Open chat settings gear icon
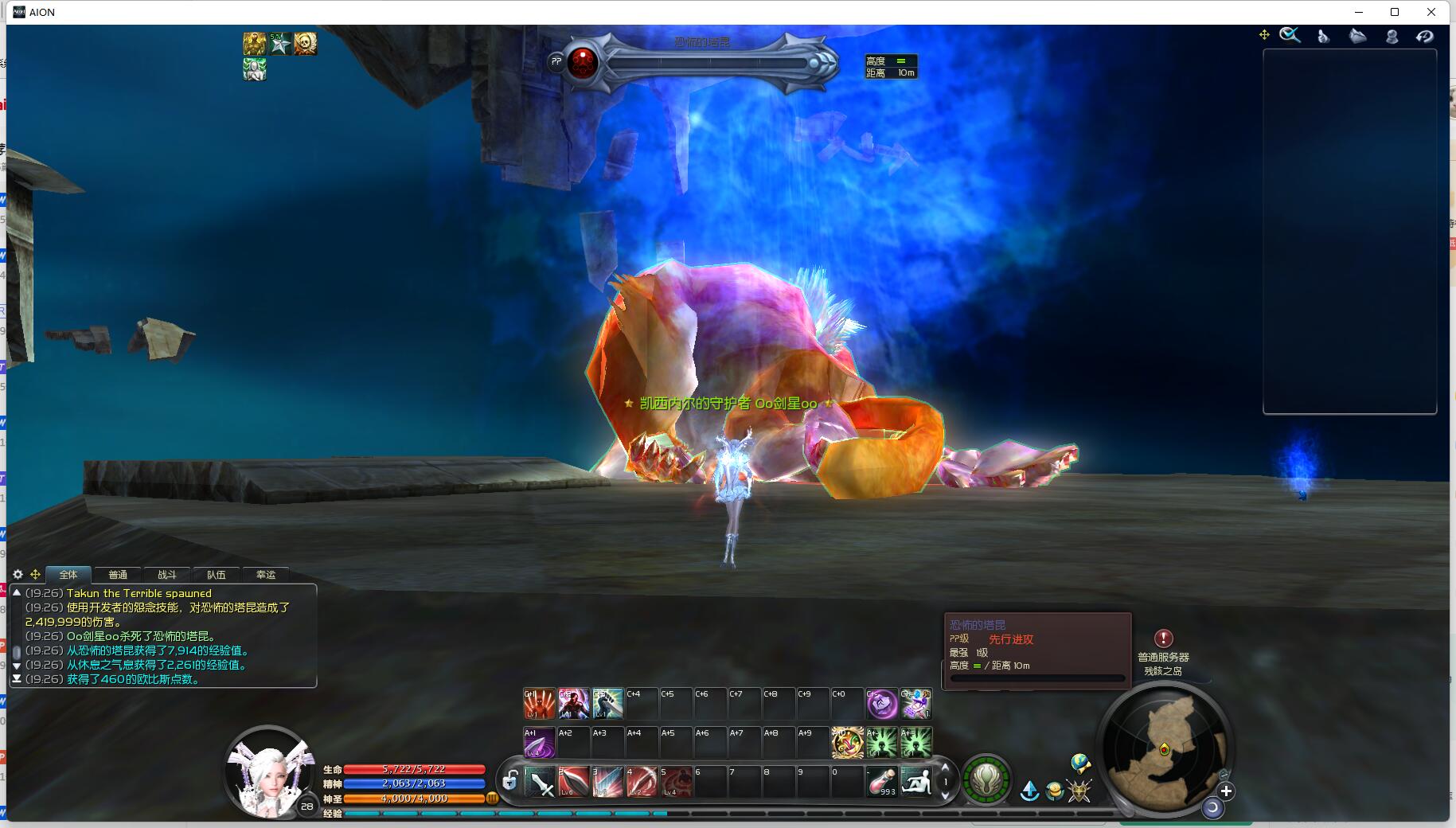1456x828 pixels. pos(18,574)
